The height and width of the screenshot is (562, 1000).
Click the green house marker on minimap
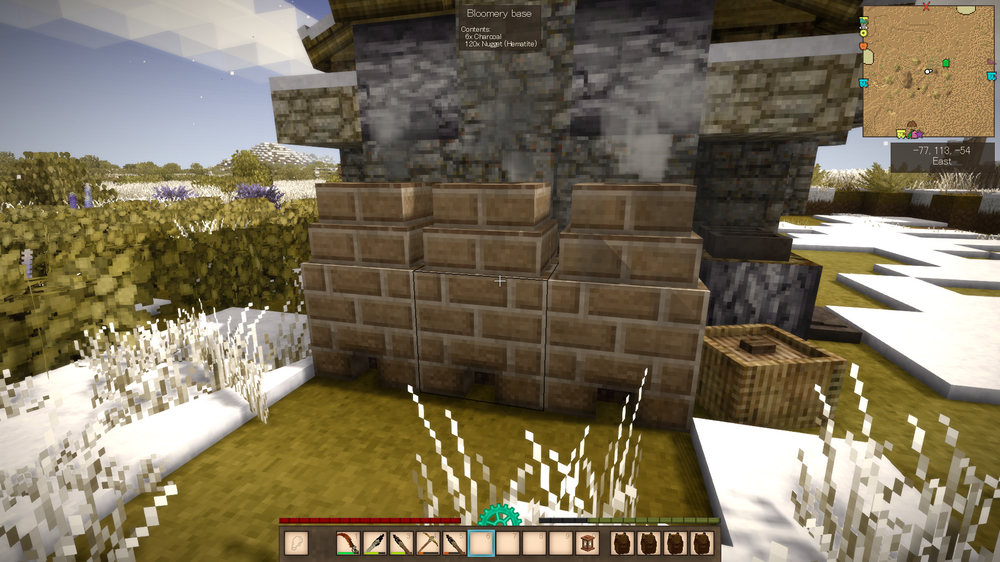pos(945,64)
